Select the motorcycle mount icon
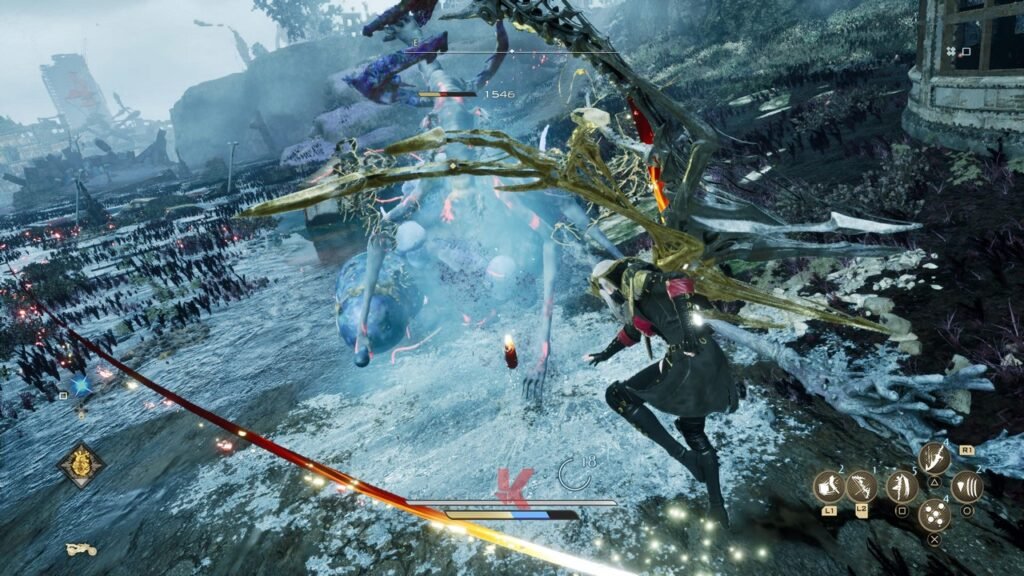The height and width of the screenshot is (576, 1024). point(80,549)
